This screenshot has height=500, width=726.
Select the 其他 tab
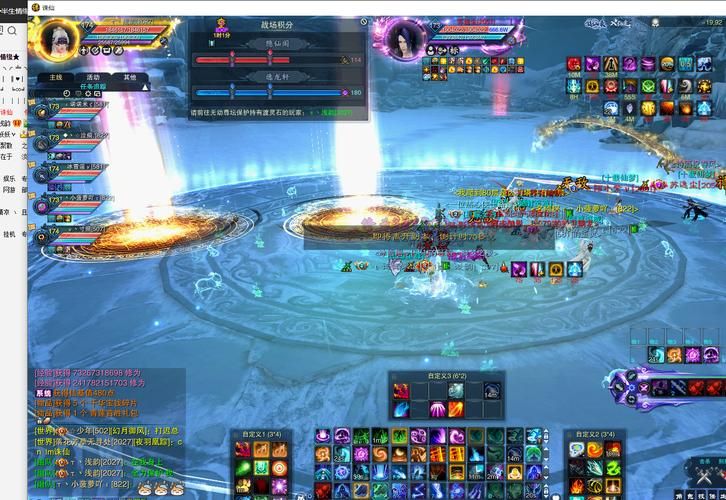(x=130, y=76)
